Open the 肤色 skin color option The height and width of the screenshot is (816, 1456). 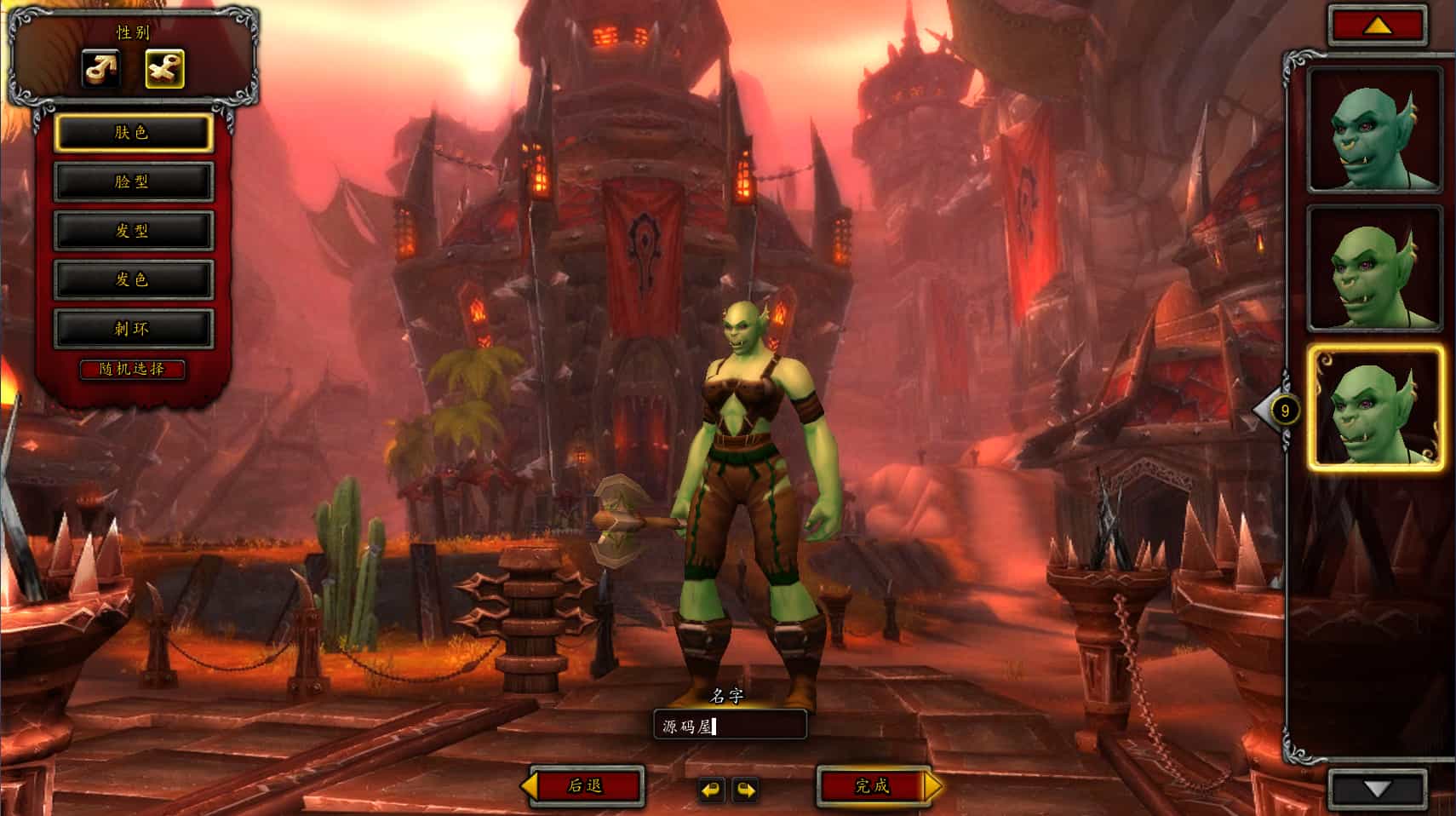(133, 133)
